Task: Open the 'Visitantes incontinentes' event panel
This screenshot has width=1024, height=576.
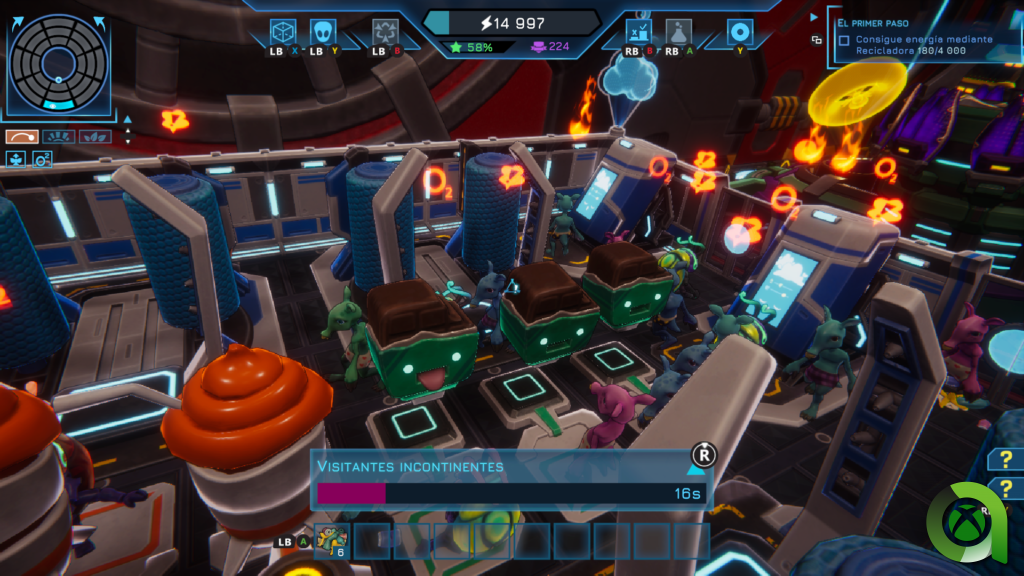Action: (x=510, y=481)
